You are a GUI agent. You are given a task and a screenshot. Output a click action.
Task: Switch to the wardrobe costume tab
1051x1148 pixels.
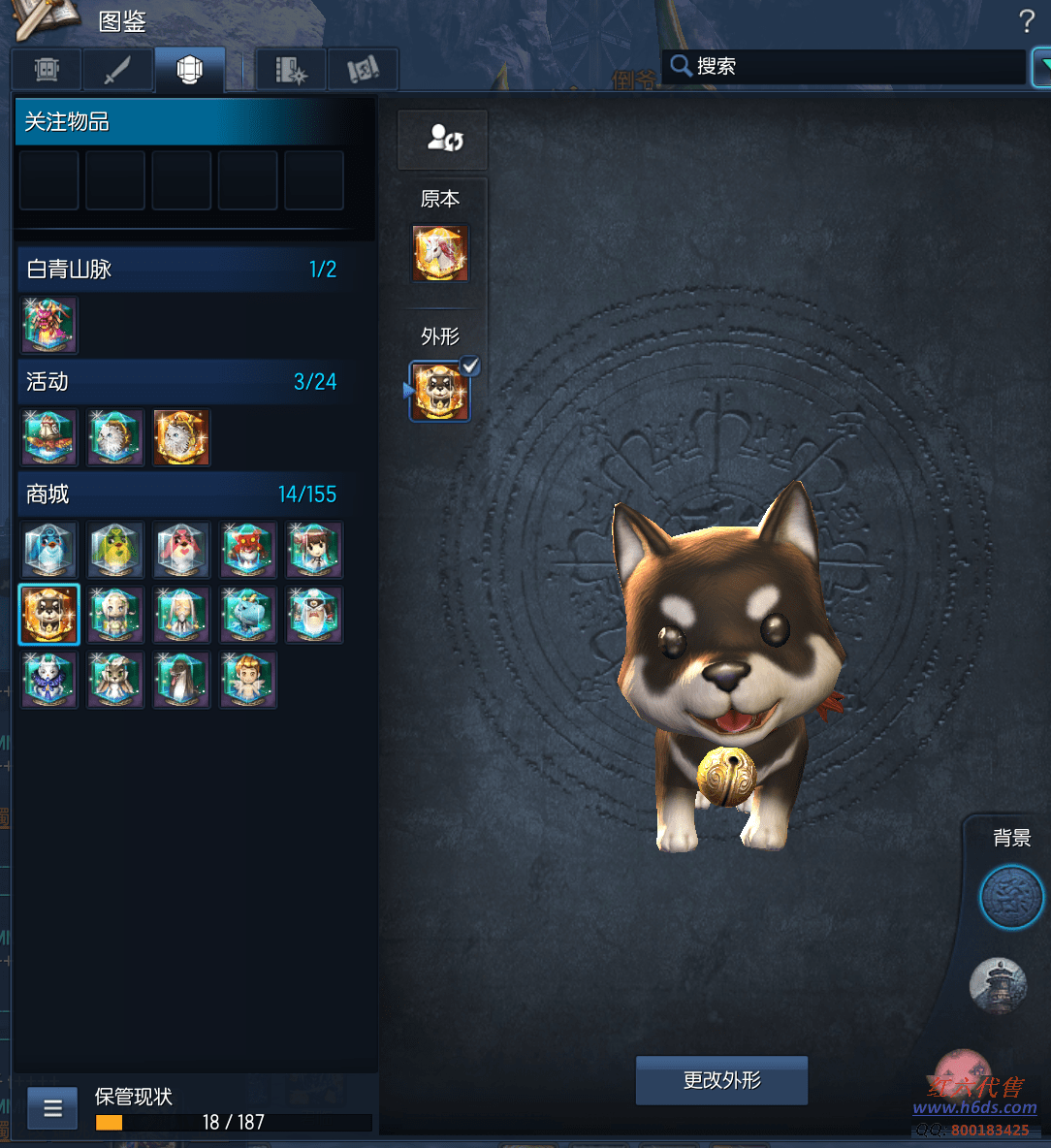pyautogui.click(x=47, y=70)
